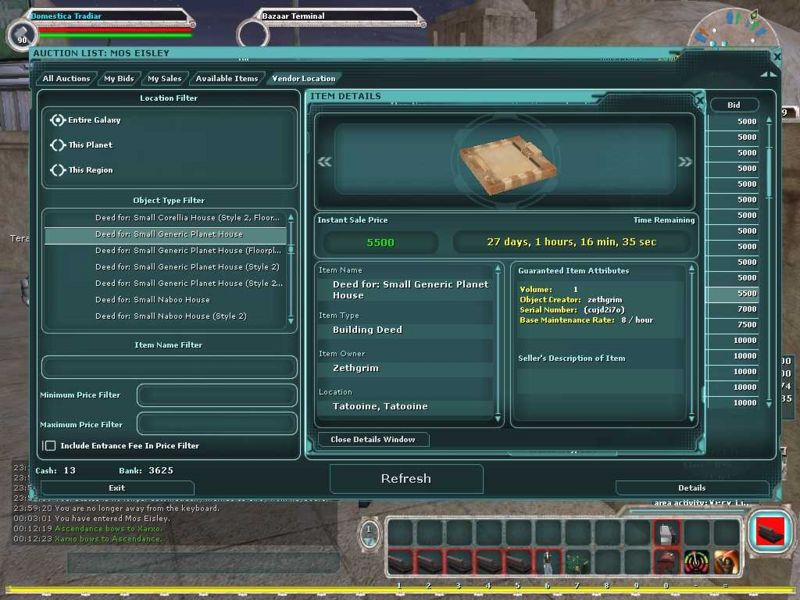Show the next item image arrow
Image resolution: width=800 pixels, height=600 pixels.
(685, 161)
